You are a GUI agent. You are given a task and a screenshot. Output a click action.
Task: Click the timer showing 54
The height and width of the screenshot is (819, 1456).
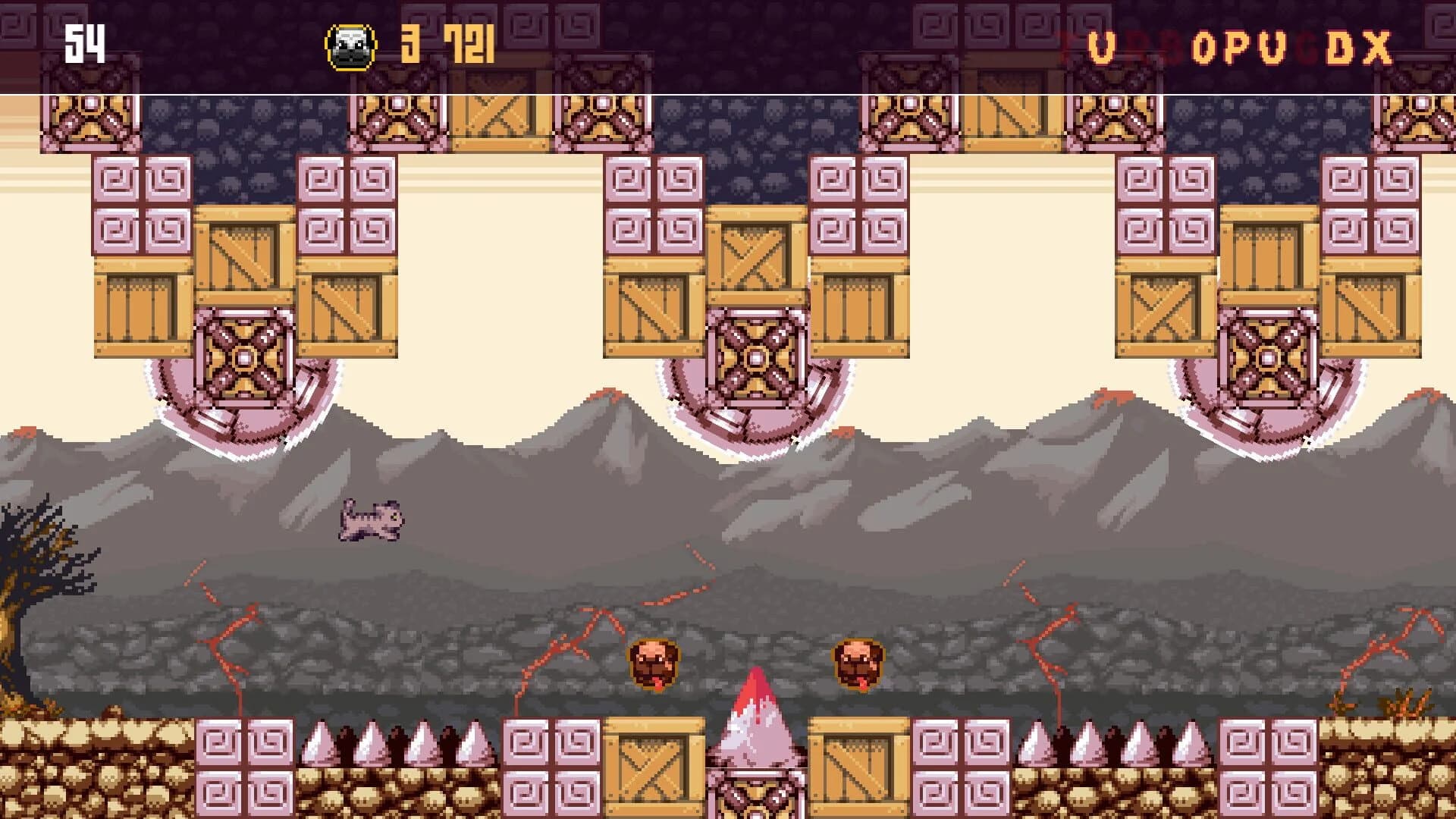click(x=83, y=43)
